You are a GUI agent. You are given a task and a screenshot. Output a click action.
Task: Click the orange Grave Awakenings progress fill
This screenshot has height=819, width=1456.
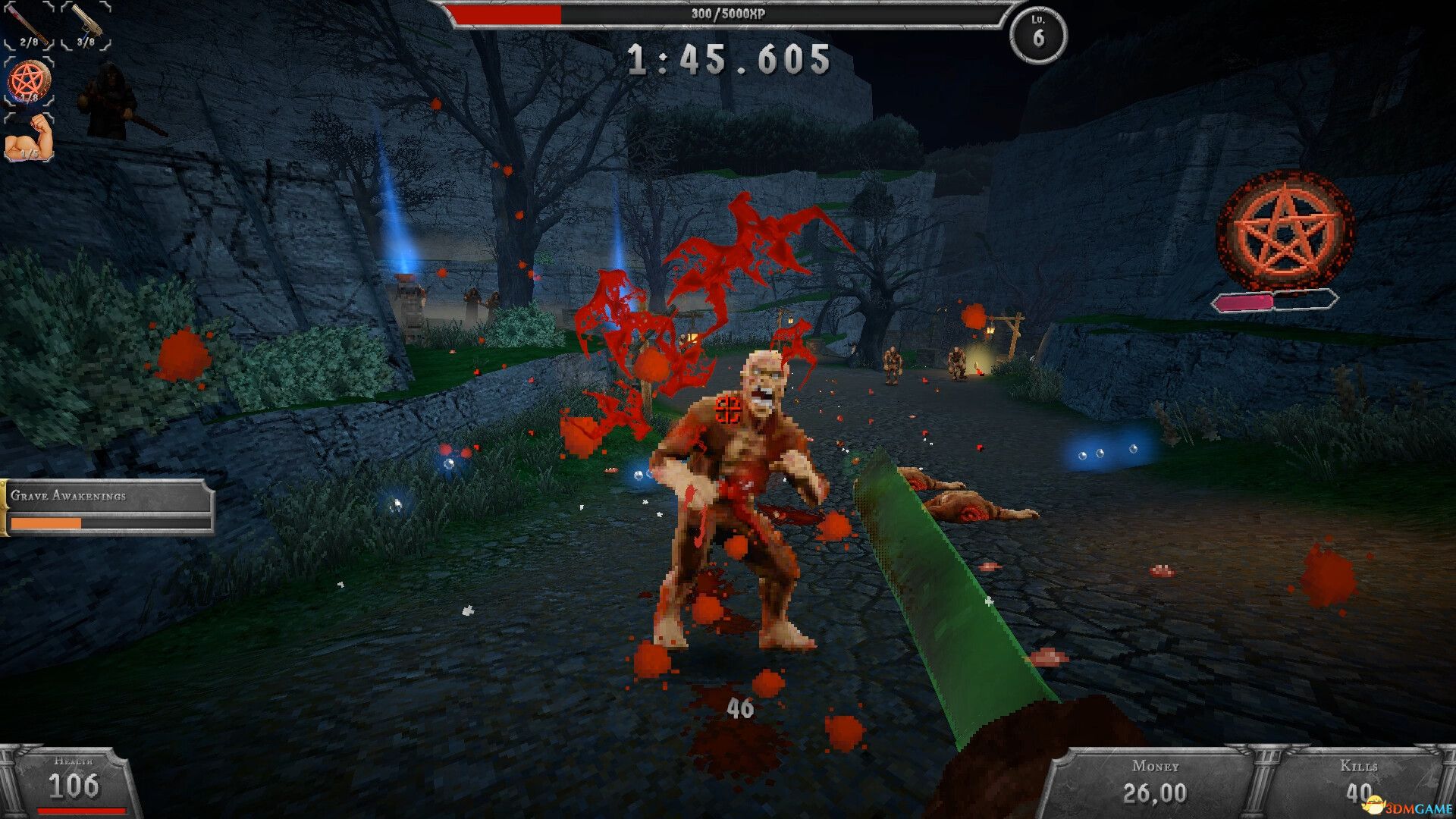point(45,523)
